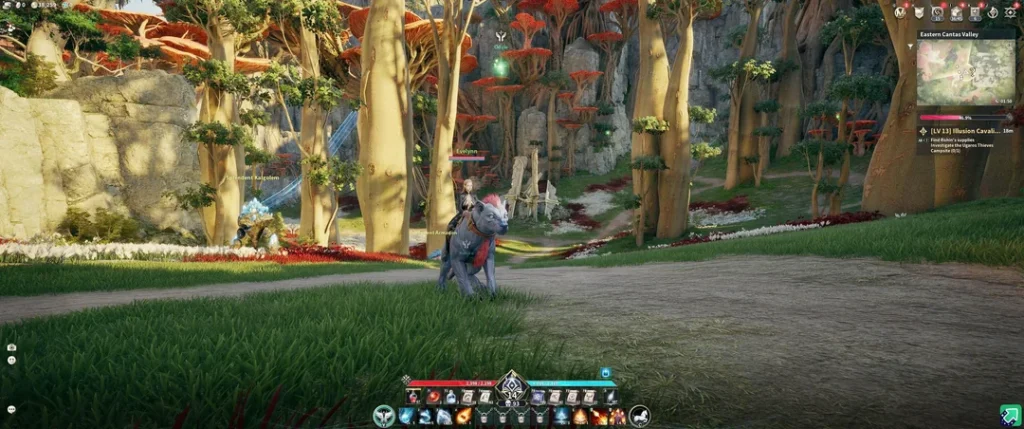Screen dimensions: 1024x429
Task: Click the level 14 class emblem
Action: tap(512, 386)
